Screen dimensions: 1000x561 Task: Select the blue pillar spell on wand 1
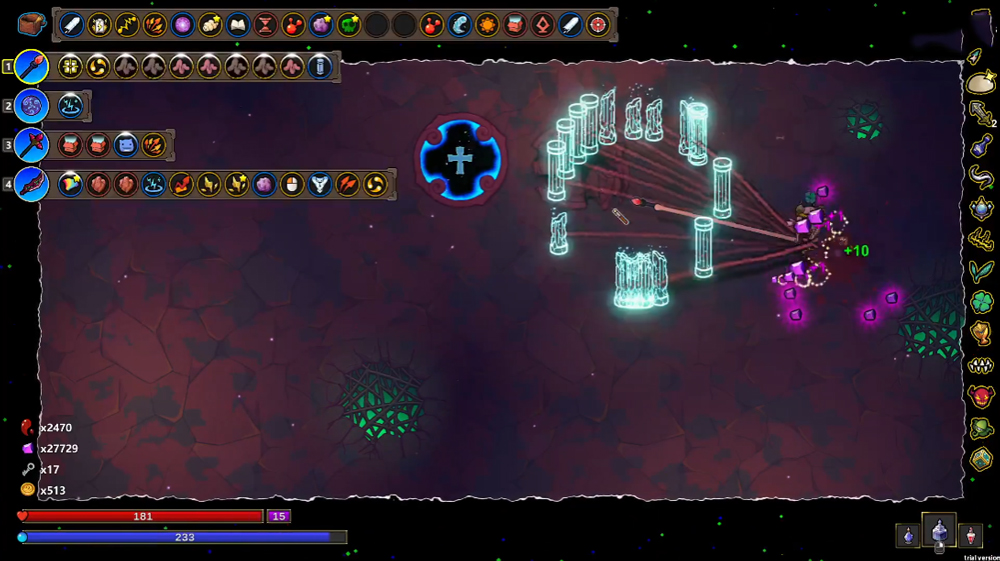click(x=320, y=67)
